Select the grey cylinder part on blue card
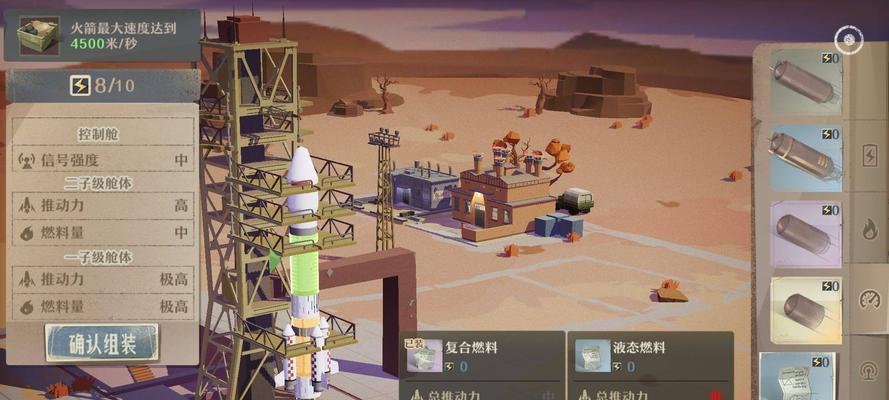 805,157
